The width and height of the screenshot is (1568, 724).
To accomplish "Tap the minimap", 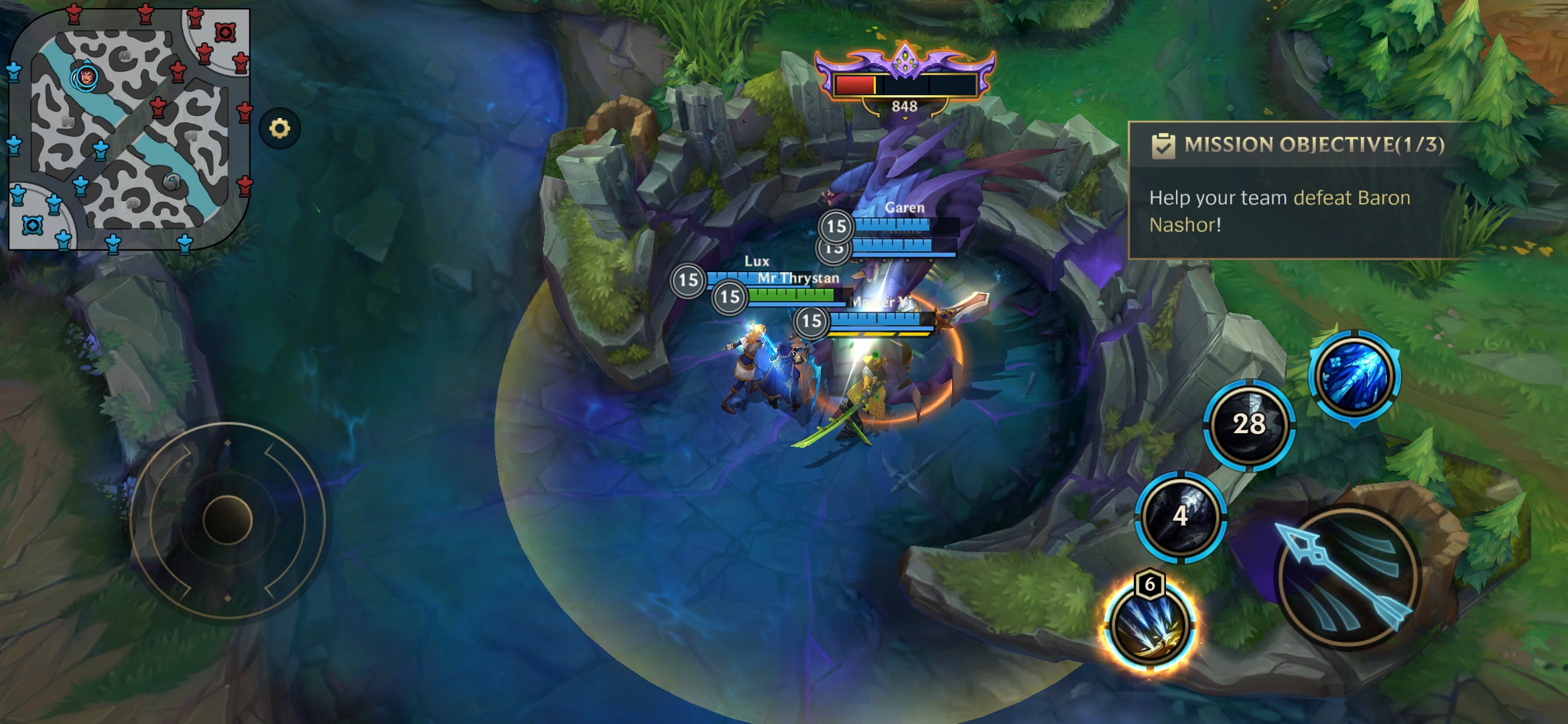I will tap(129, 129).
